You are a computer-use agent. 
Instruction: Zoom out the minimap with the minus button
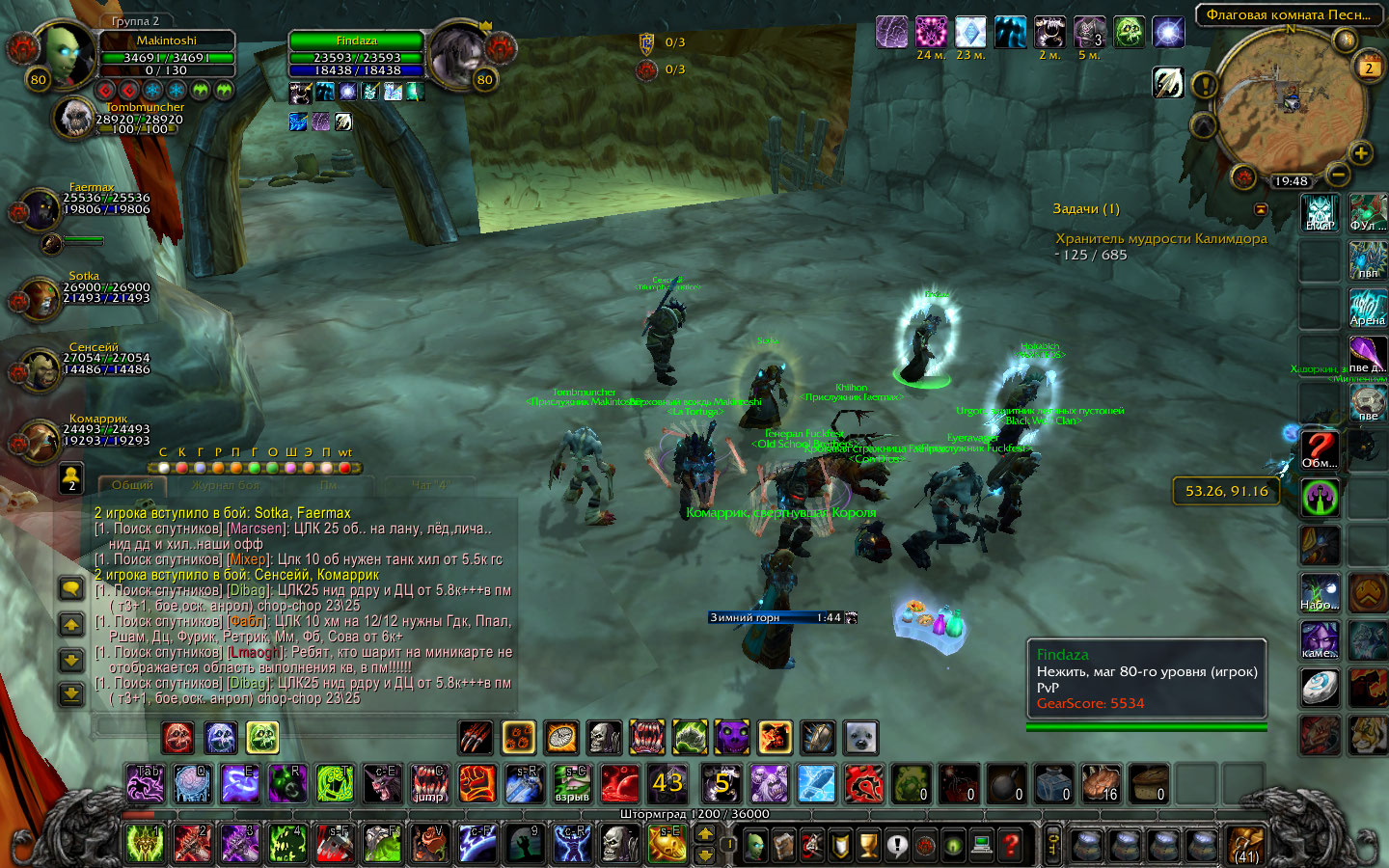[1338, 175]
